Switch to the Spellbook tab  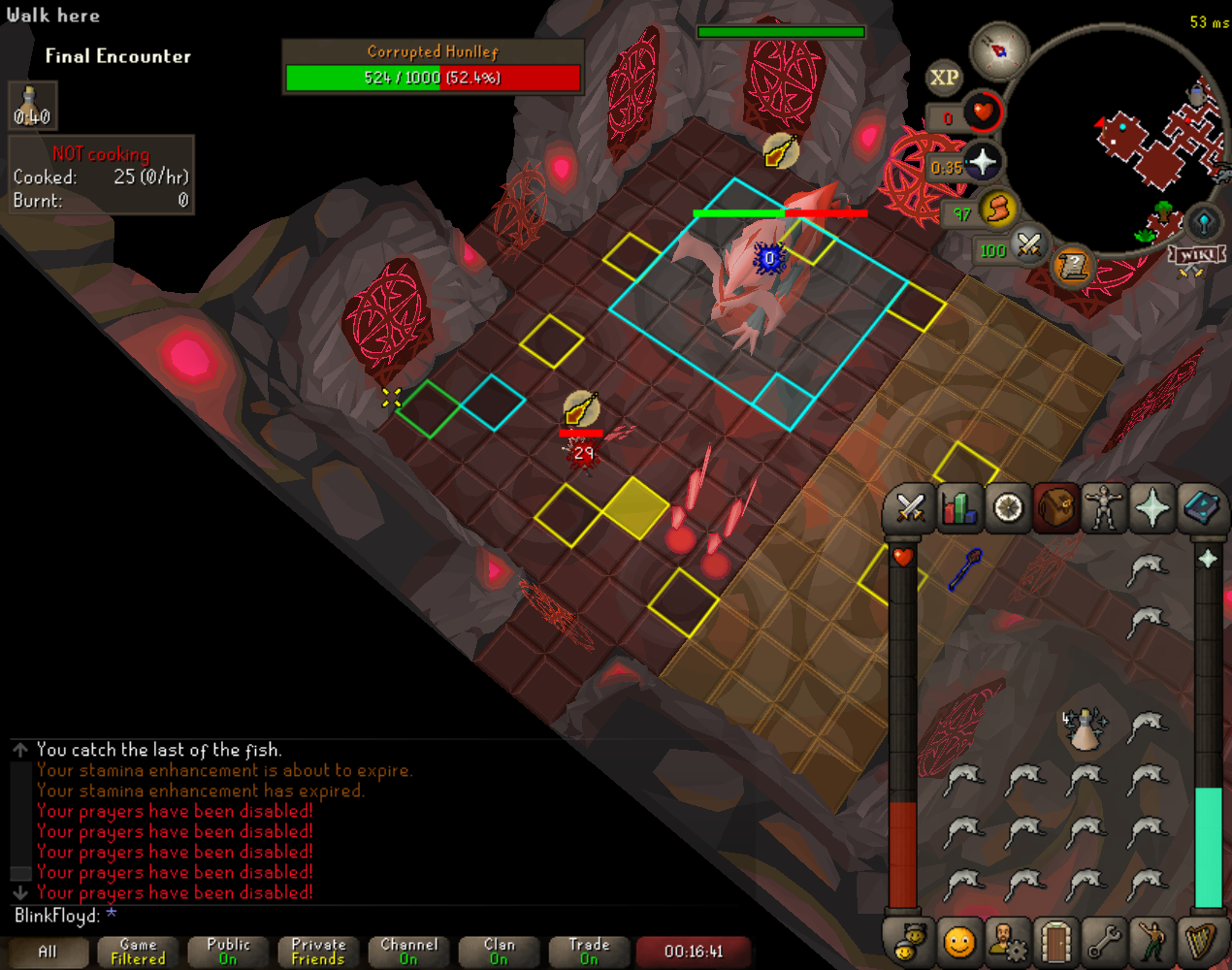click(x=1200, y=507)
